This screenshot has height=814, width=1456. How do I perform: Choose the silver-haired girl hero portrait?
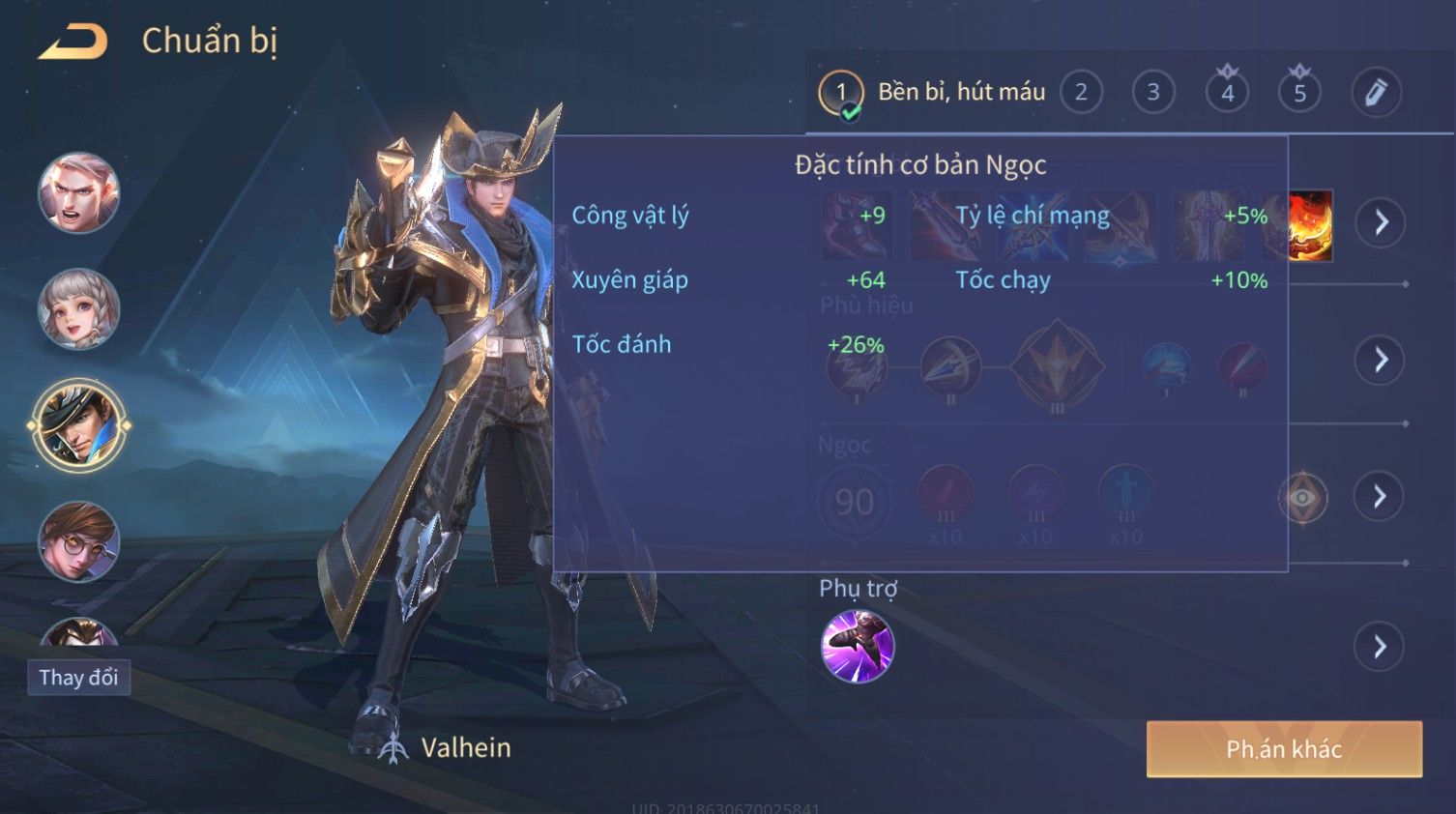click(78, 308)
